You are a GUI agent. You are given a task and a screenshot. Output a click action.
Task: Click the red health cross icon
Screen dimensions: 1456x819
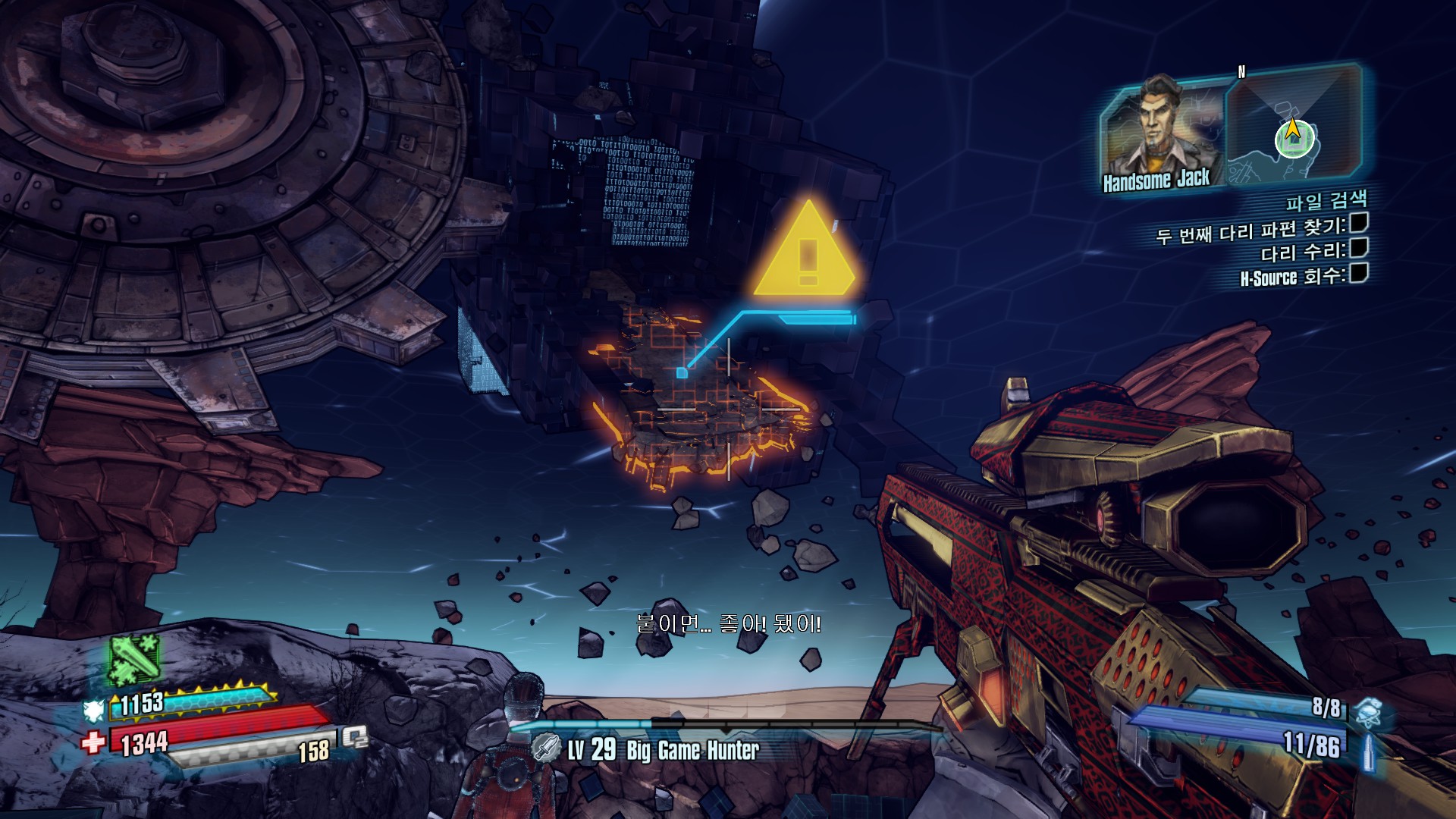tap(93, 741)
